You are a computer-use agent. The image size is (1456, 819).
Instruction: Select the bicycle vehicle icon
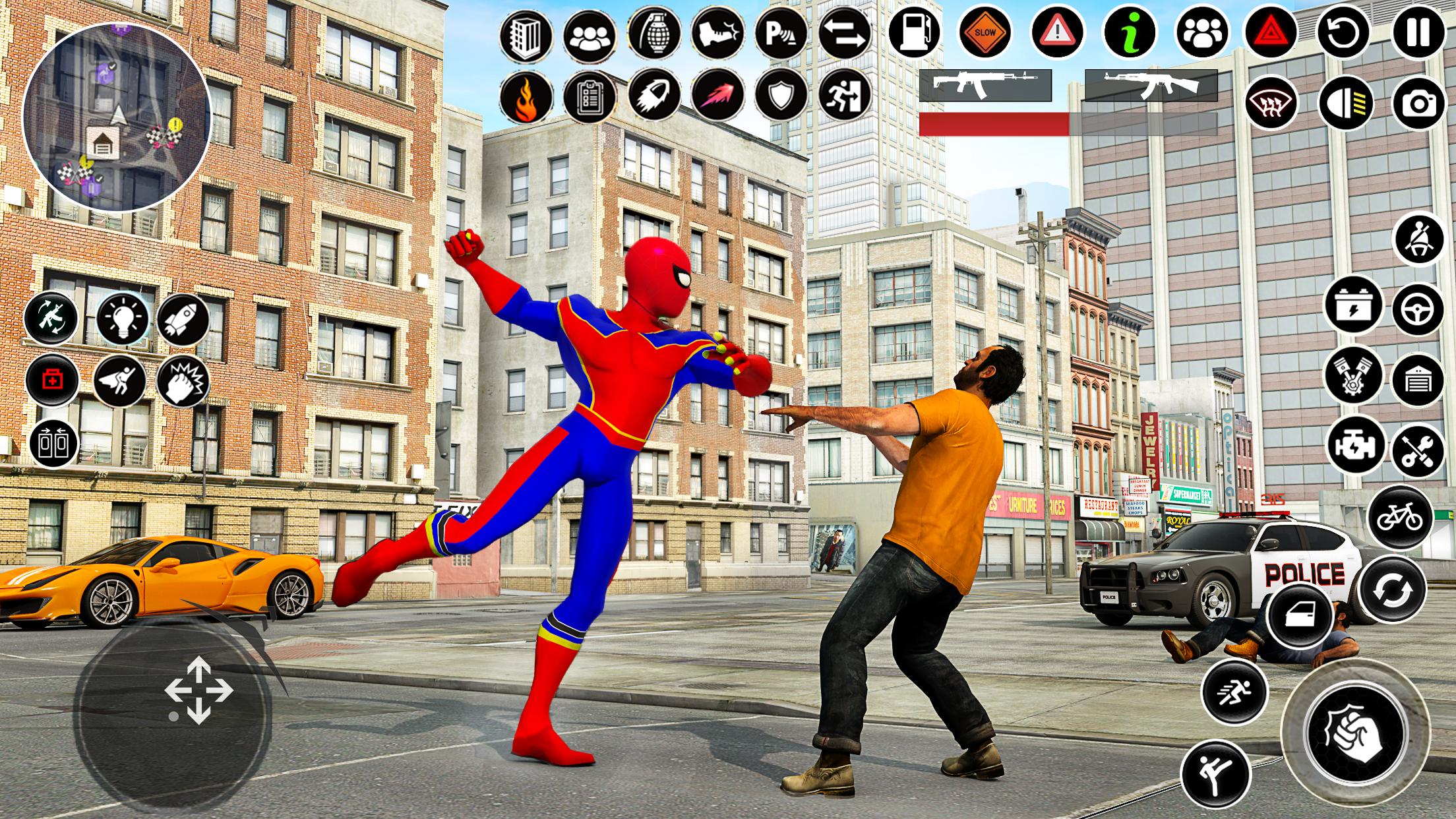click(1401, 517)
